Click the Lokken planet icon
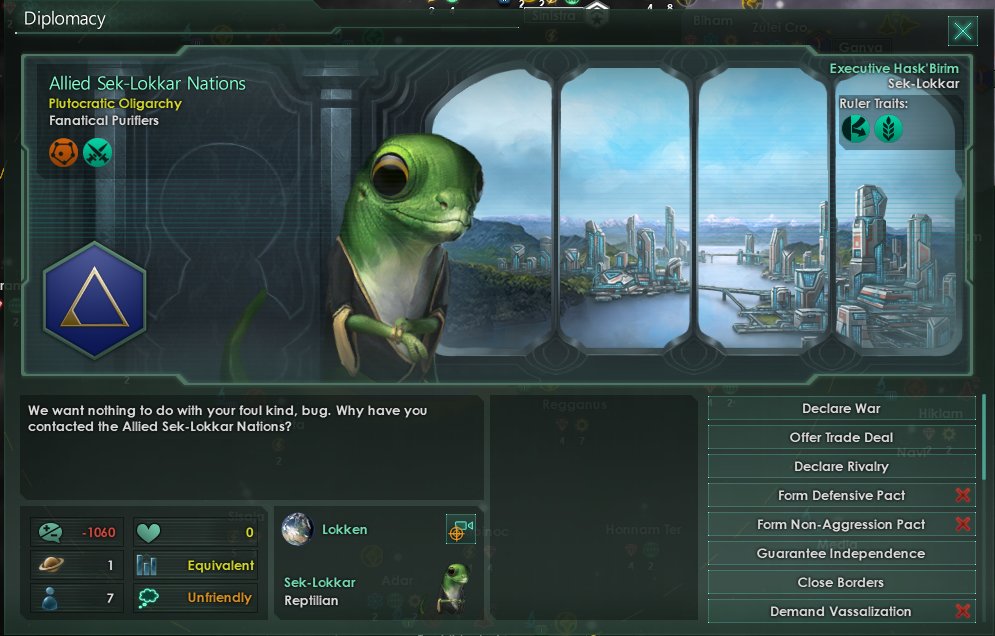Image resolution: width=995 pixels, height=636 pixels. pyautogui.click(x=297, y=529)
